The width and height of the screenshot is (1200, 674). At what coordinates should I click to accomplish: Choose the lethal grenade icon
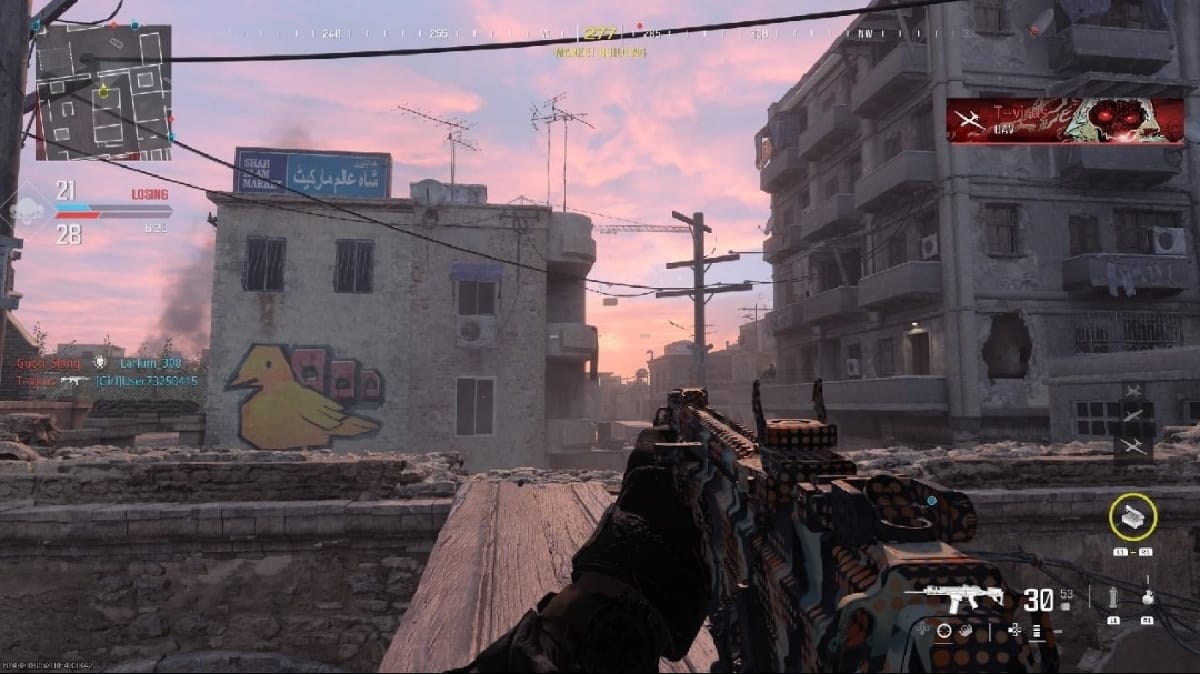[1147, 598]
